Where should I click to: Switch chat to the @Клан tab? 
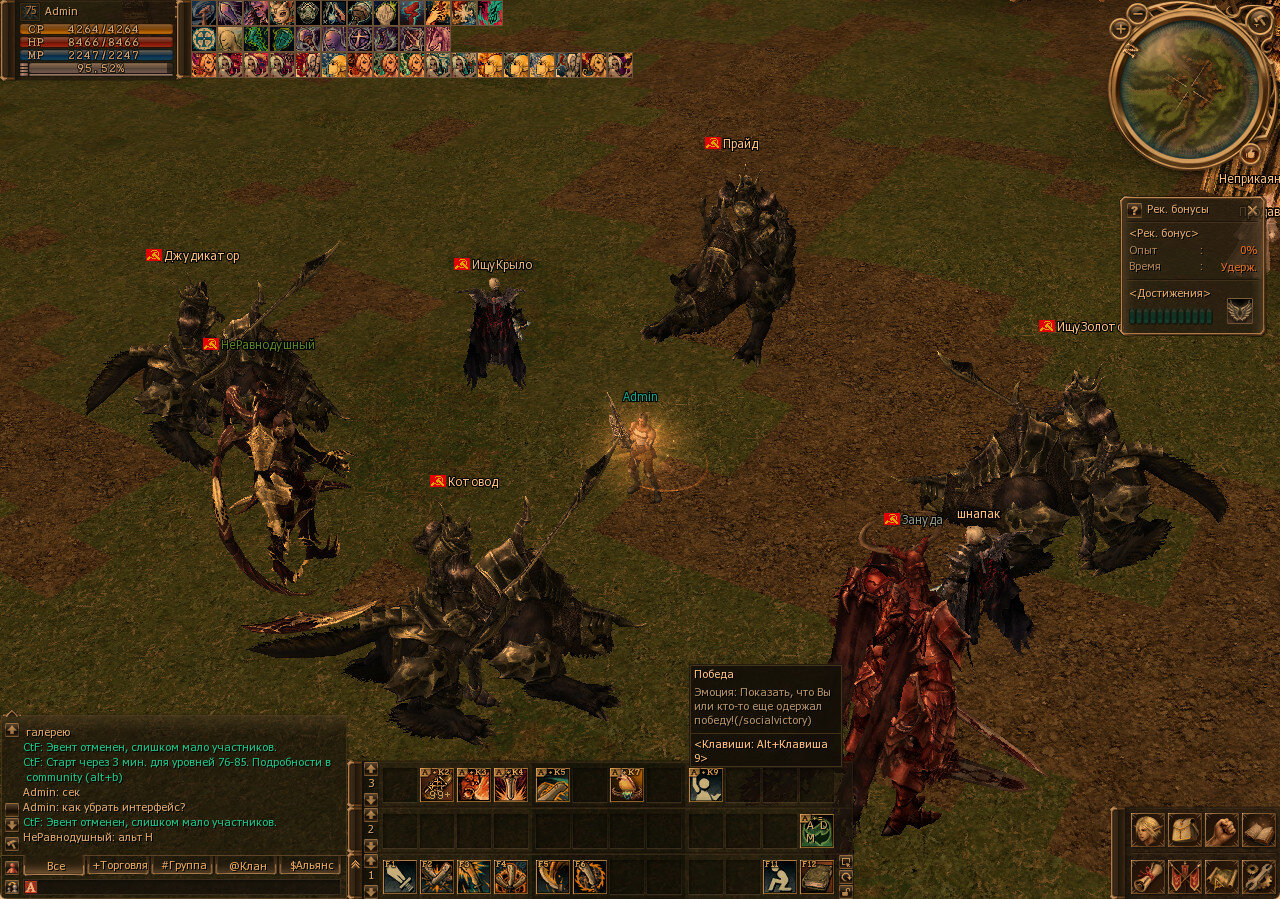click(247, 866)
